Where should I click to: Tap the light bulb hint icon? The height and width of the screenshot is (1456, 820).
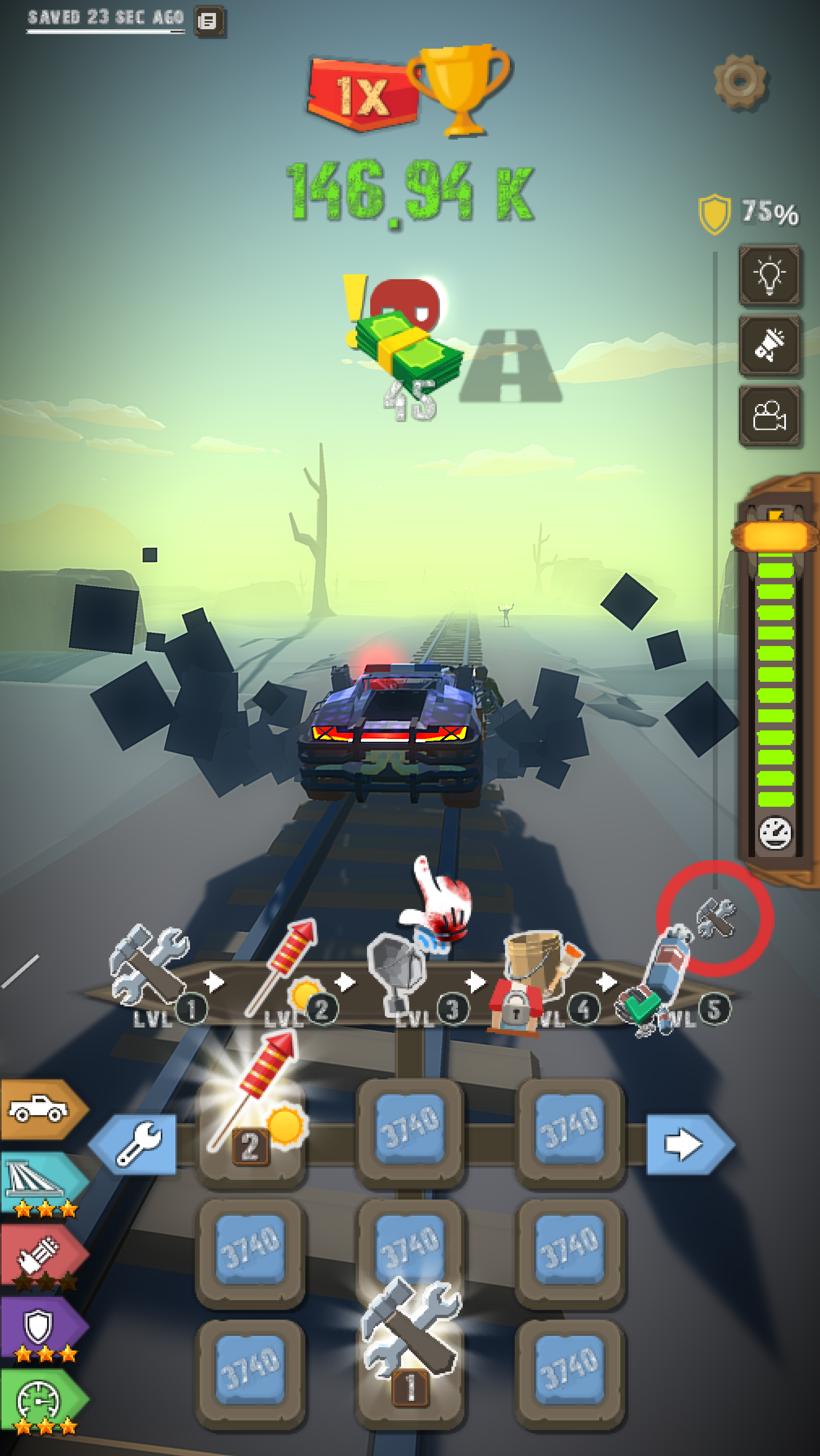(770, 275)
